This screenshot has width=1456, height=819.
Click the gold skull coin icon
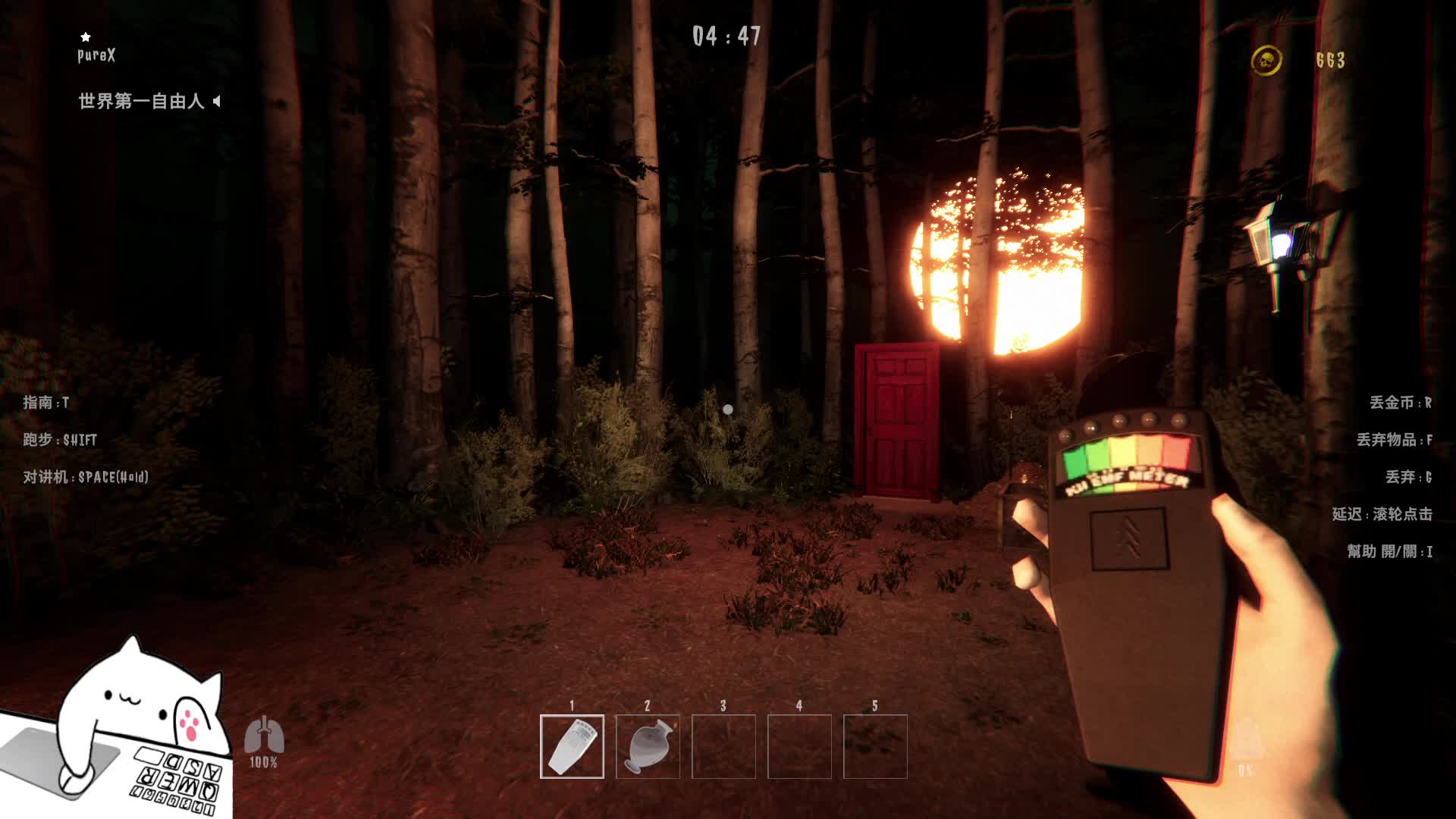(1266, 61)
